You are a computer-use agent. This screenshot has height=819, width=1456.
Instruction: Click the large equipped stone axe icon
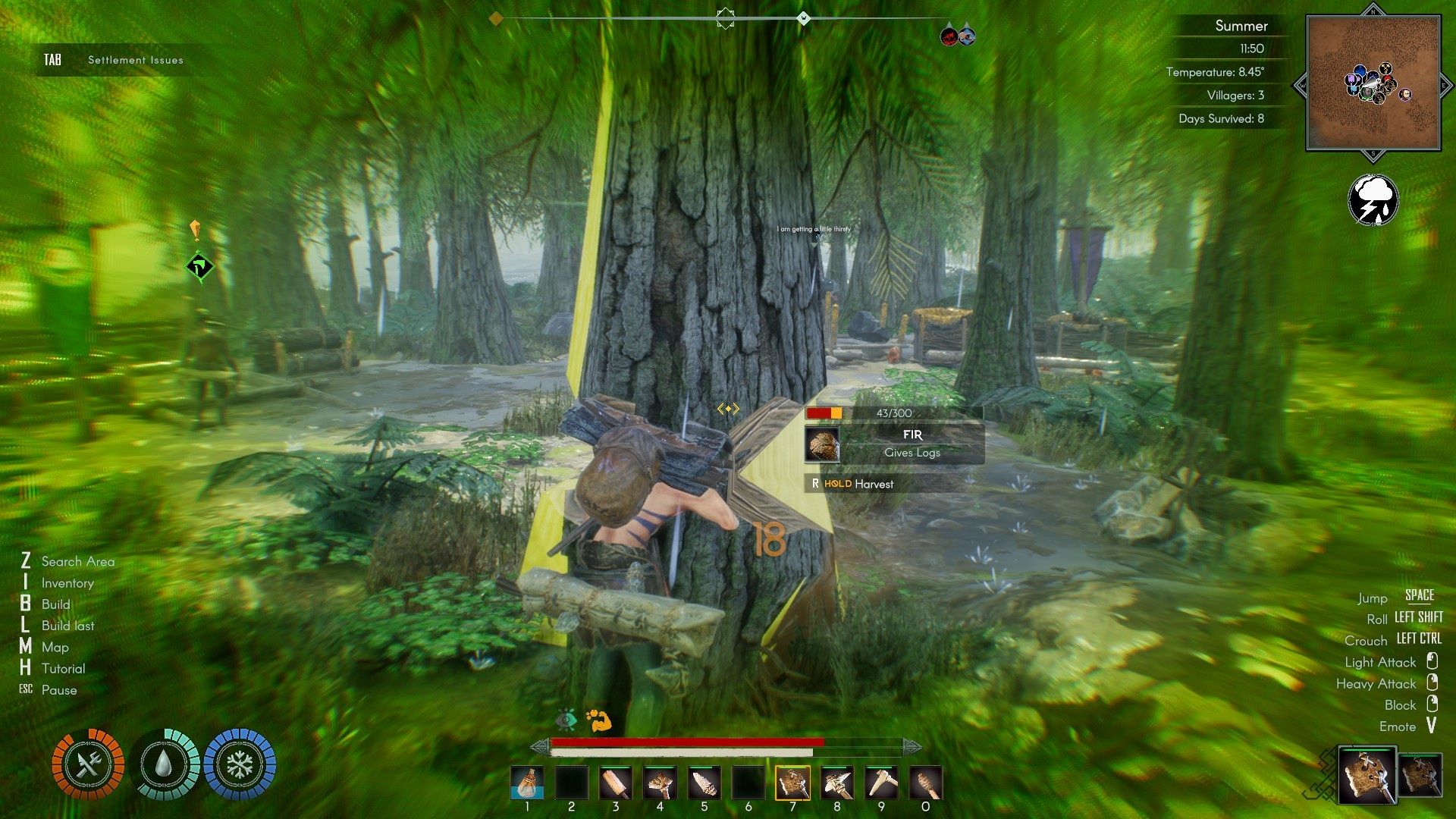[1367, 775]
